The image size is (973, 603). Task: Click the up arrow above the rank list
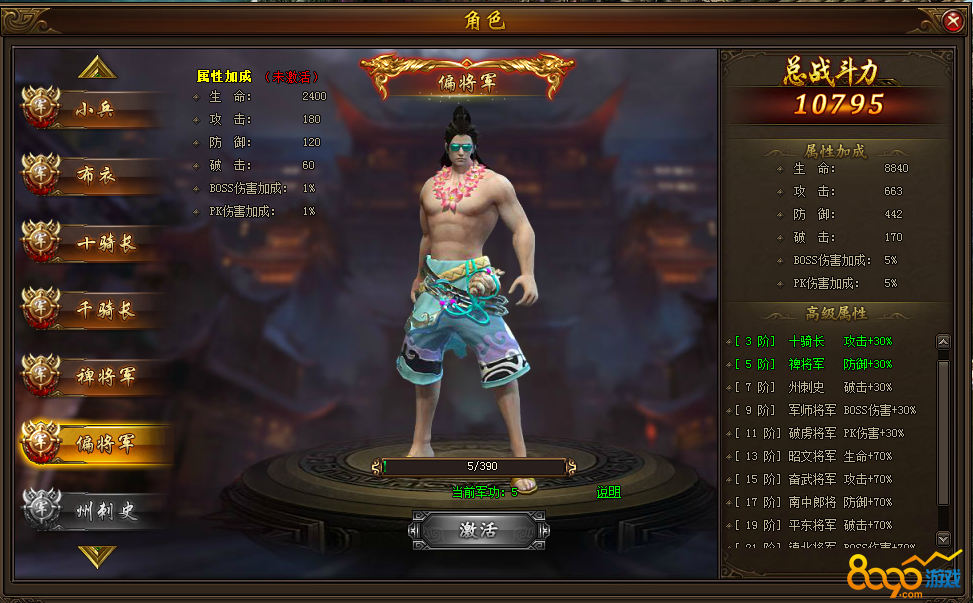coord(97,67)
